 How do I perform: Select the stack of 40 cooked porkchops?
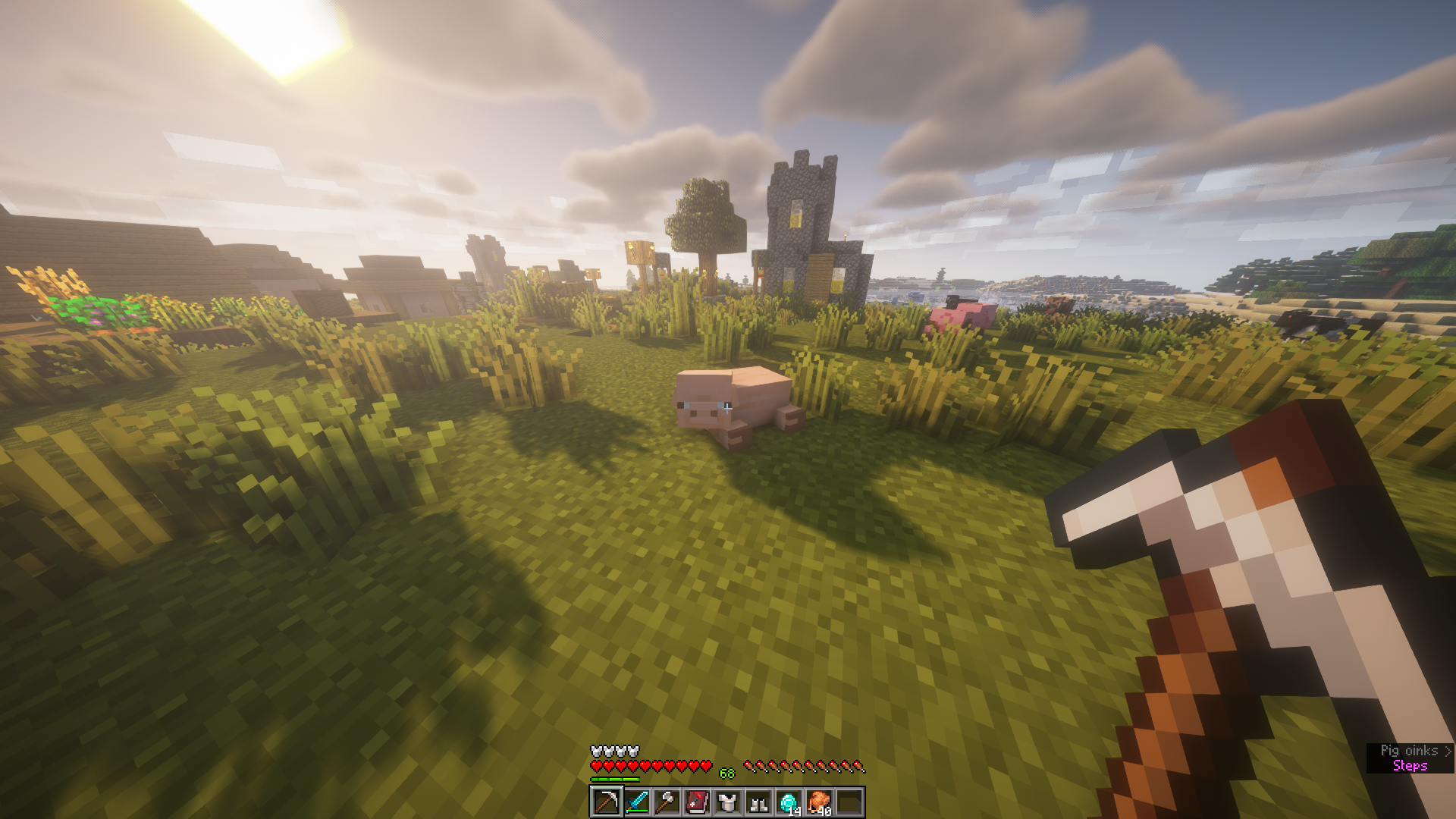(x=820, y=802)
